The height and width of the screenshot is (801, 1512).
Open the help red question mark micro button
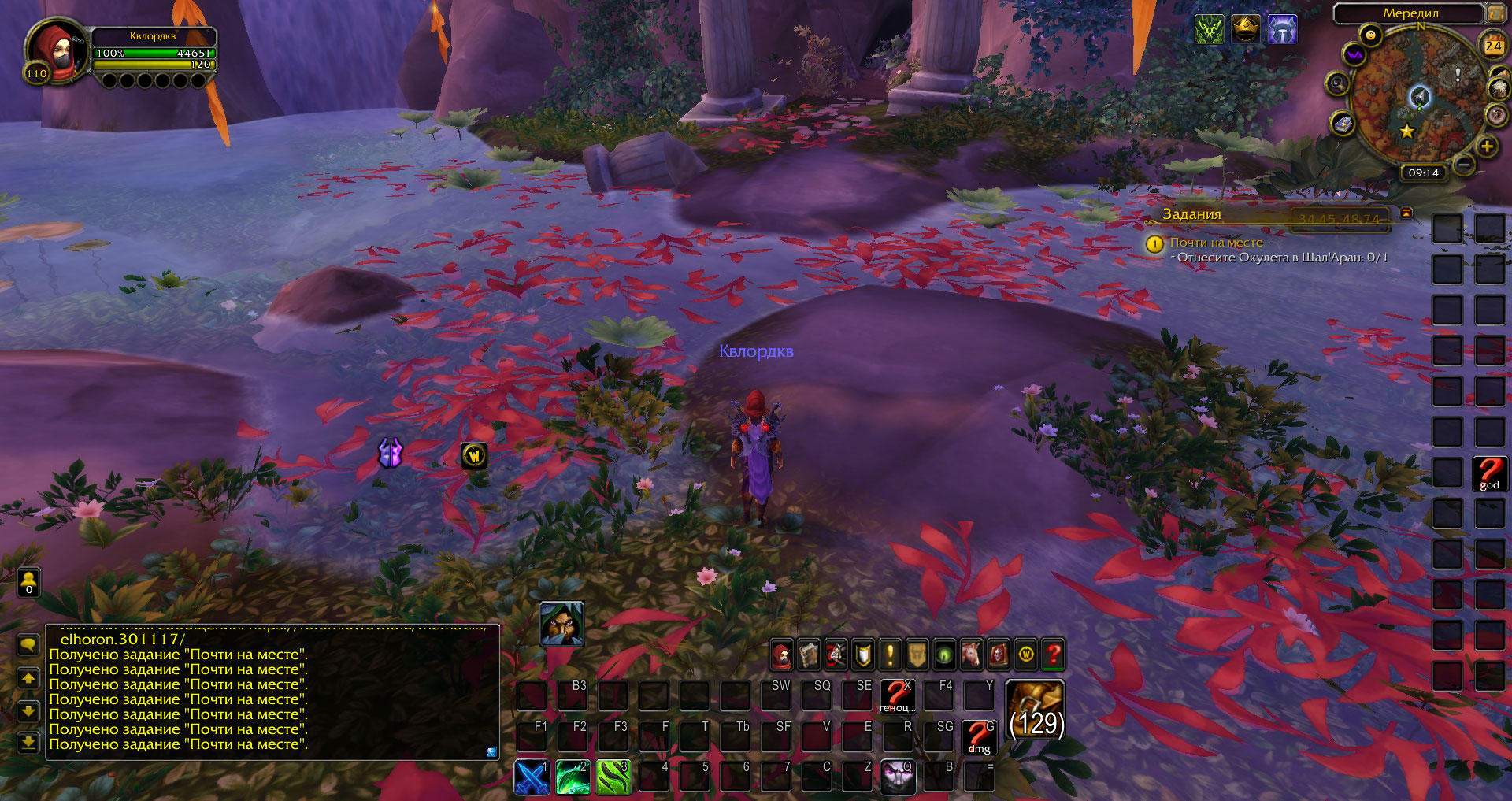(1053, 655)
